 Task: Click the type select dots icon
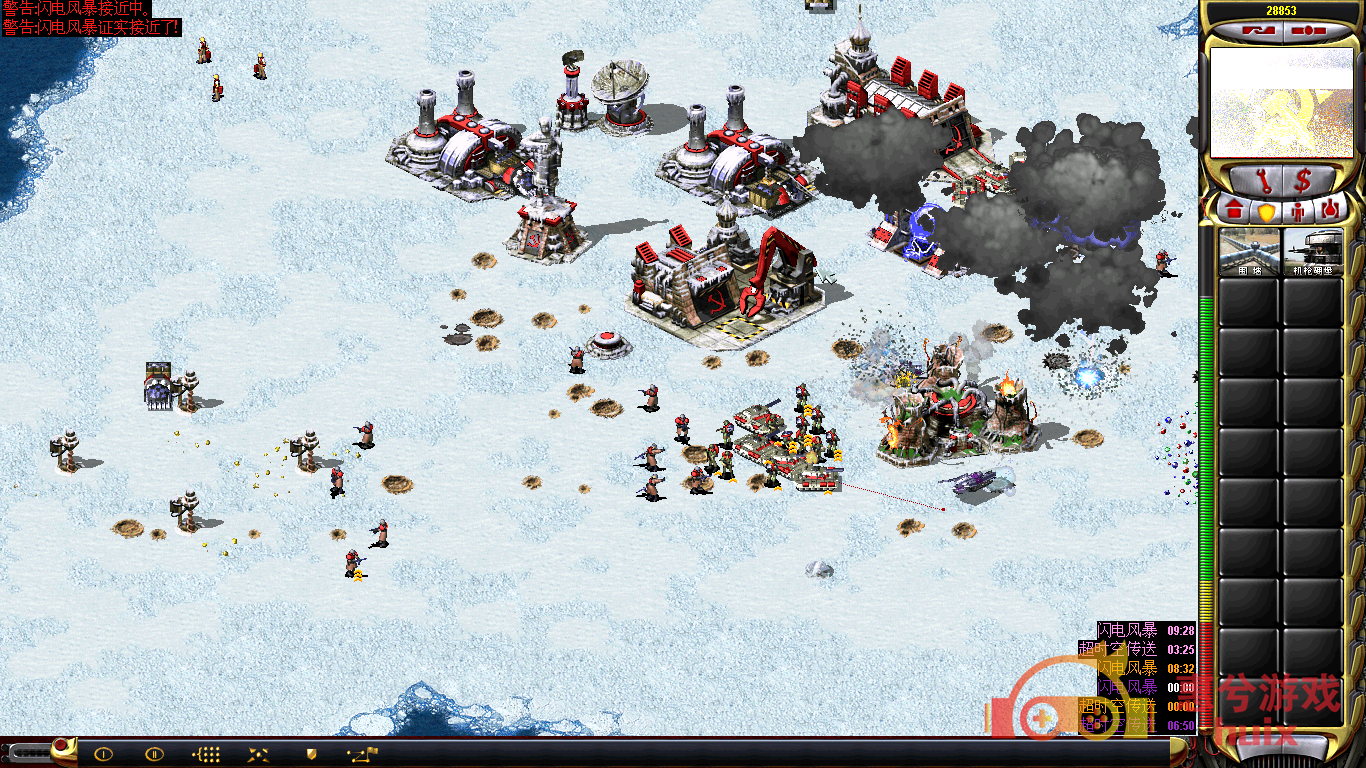206,754
